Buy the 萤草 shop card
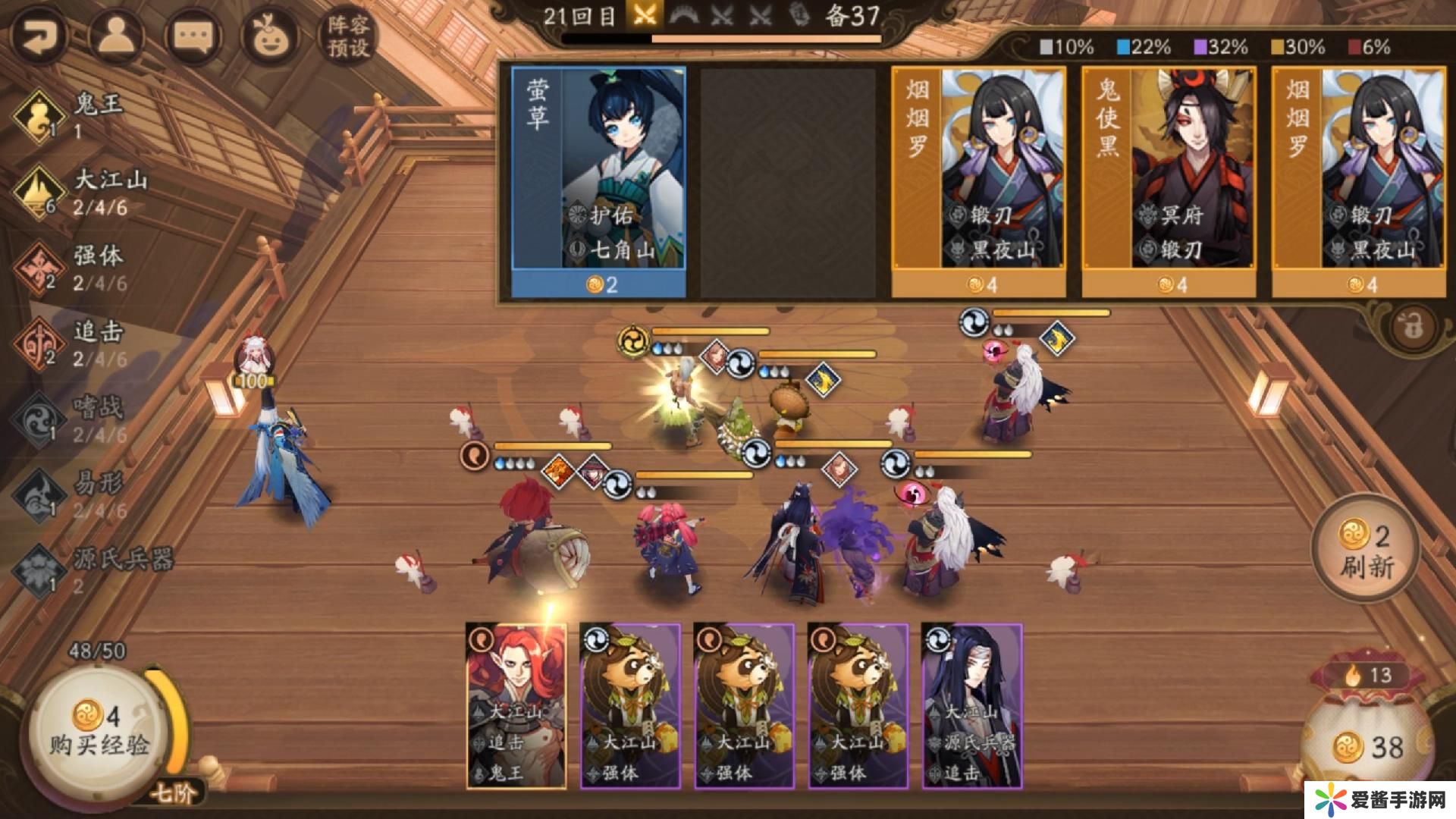Screen dimensions: 1456x819 point(598,180)
